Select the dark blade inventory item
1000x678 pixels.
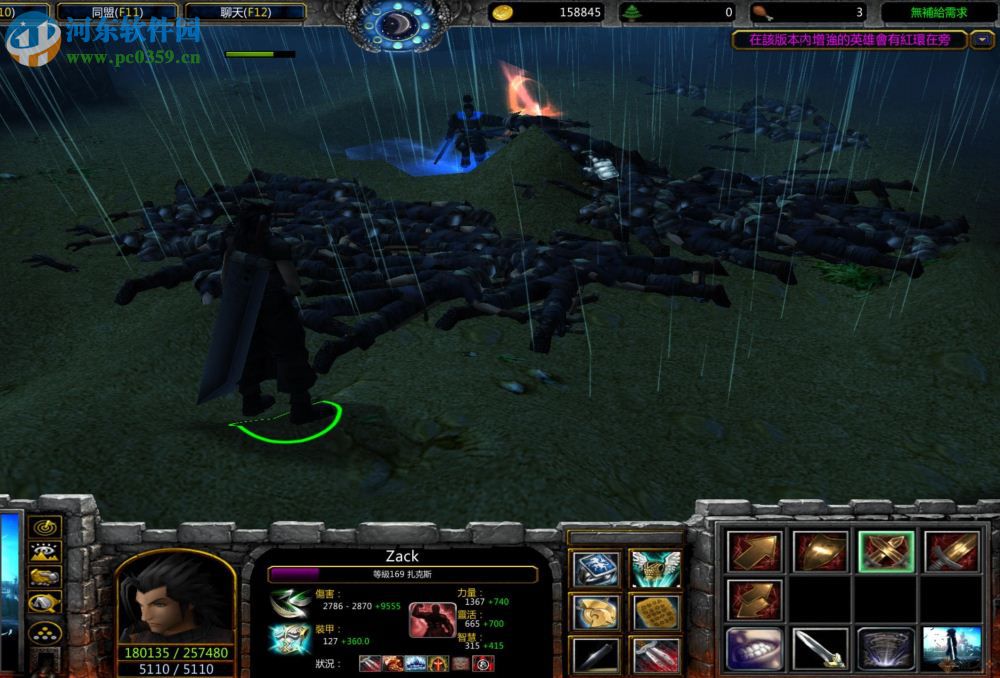tap(595, 653)
